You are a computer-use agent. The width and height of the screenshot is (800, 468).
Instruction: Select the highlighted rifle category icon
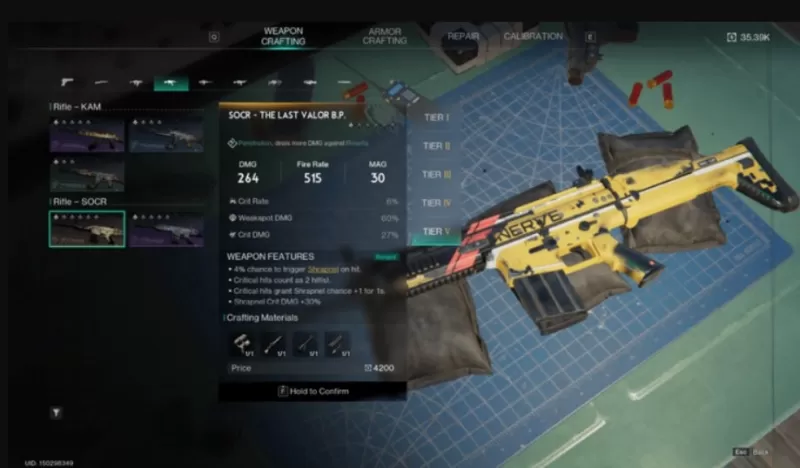tap(170, 81)
